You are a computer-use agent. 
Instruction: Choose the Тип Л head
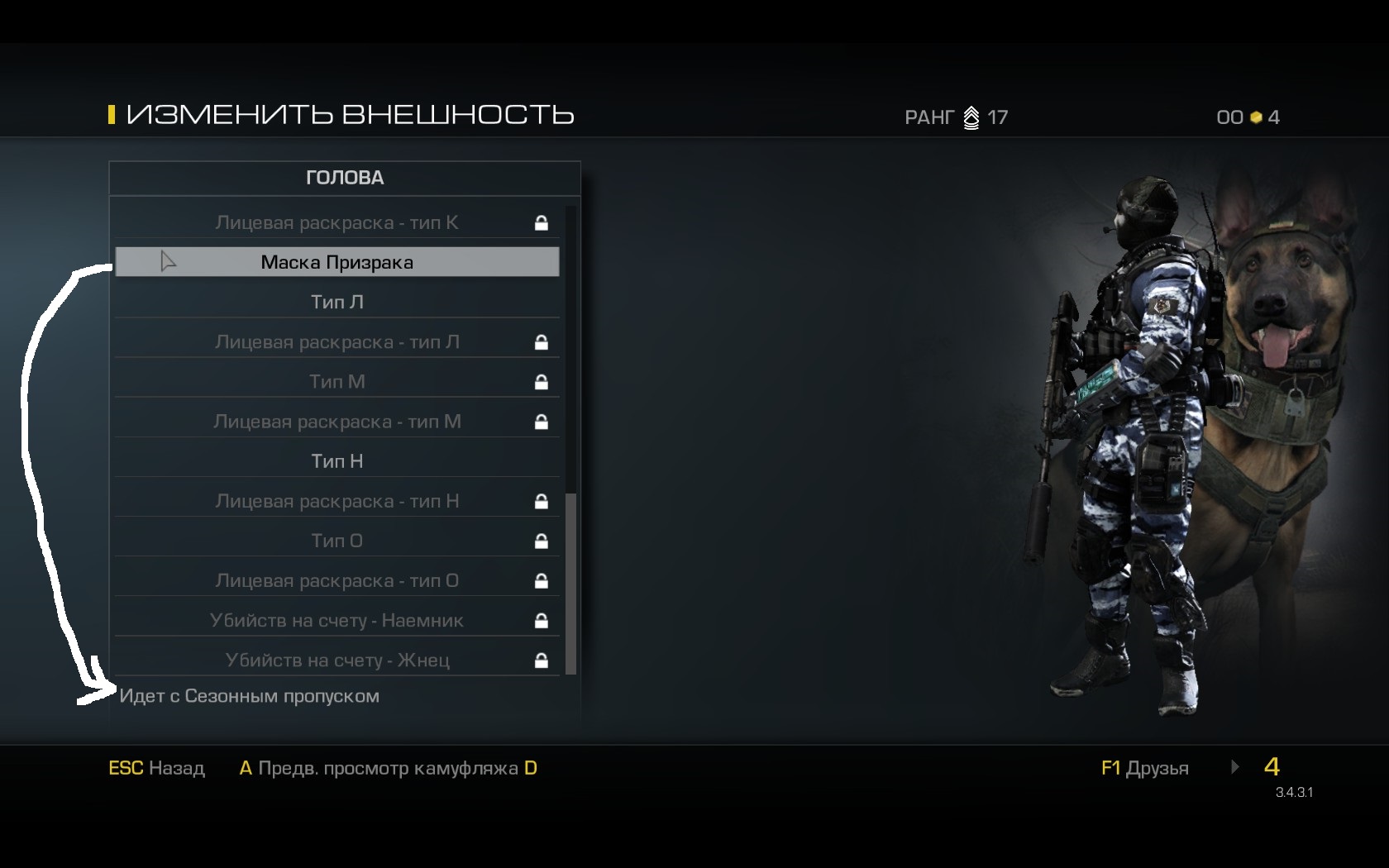tap(337, 302)
